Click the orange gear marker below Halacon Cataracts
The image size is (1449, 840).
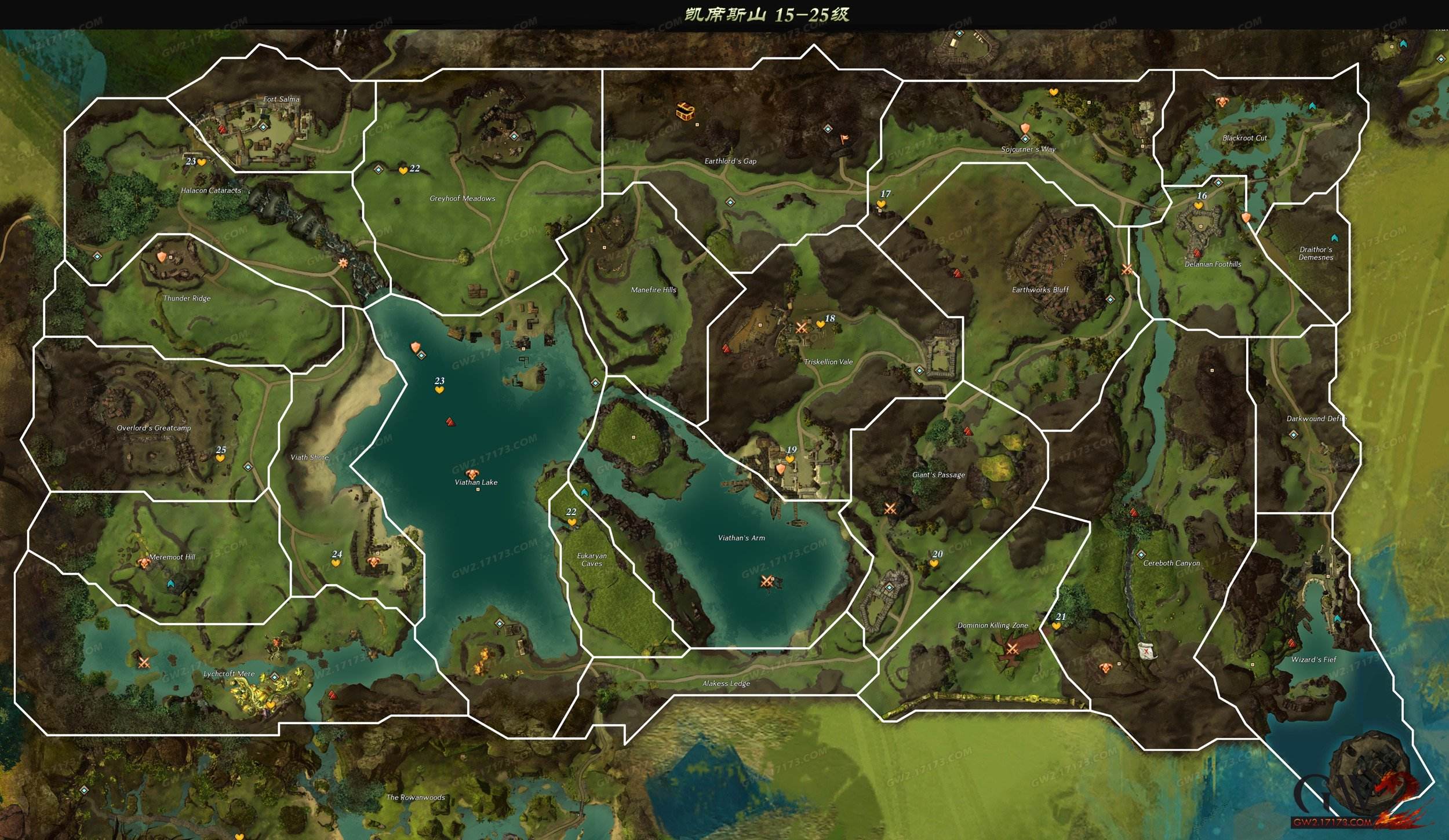343,263
